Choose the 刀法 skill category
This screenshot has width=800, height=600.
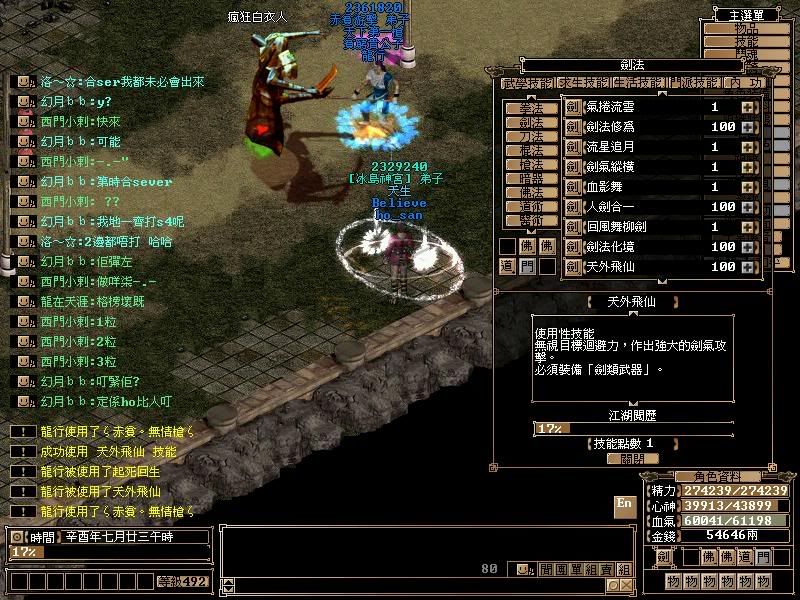point(531,136)
